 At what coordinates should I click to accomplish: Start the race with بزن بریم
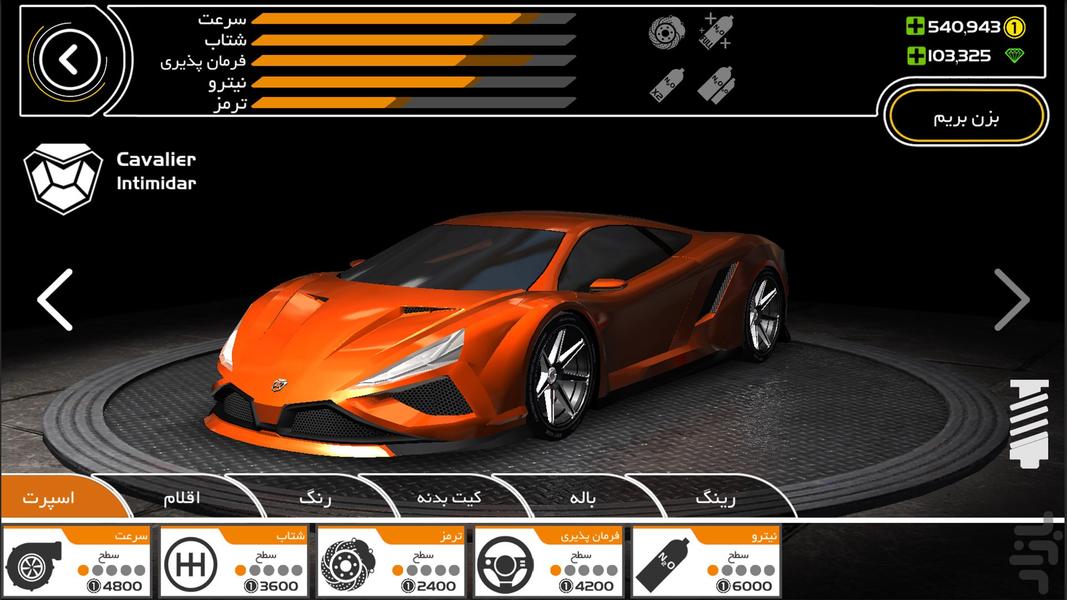pyautogui.click(x=965, y=118)
